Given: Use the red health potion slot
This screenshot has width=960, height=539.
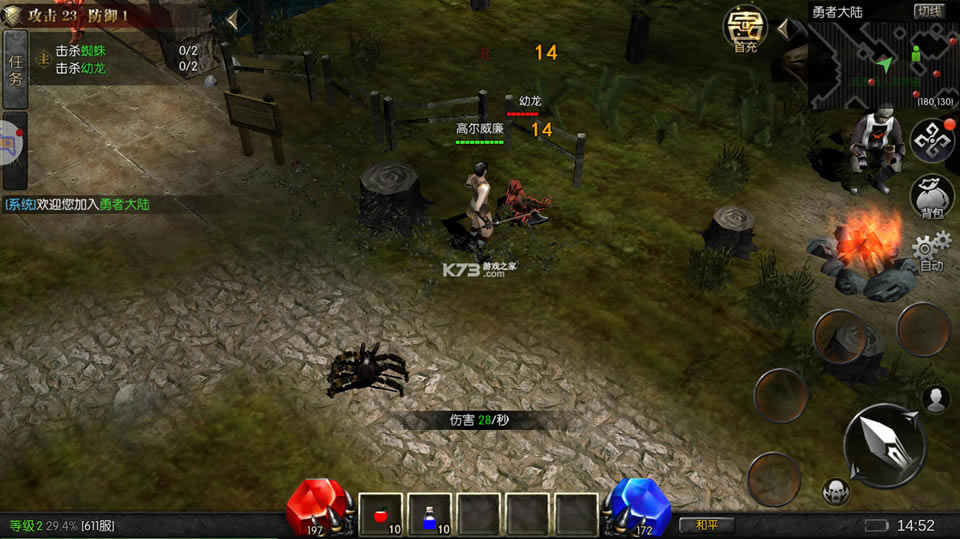Looking at the screenshot, I should pos(380,514).
